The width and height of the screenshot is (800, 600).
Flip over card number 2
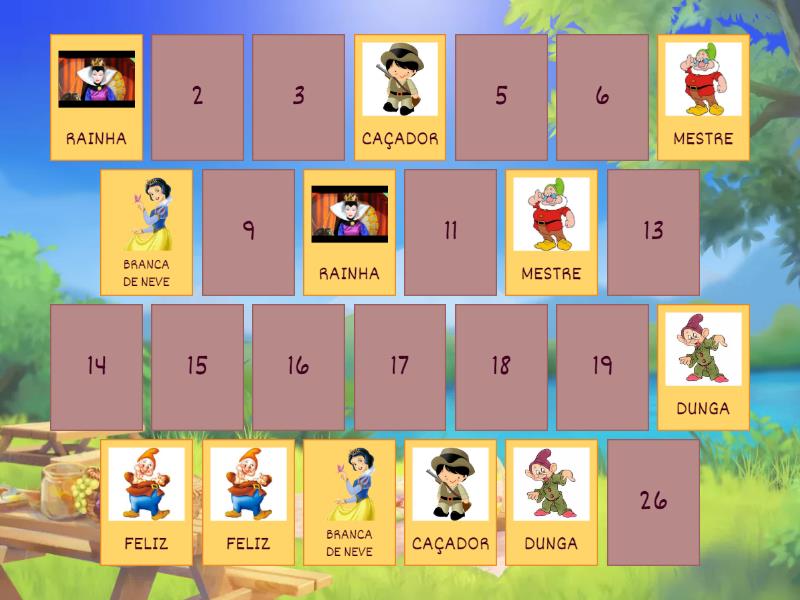pos(197,97)
